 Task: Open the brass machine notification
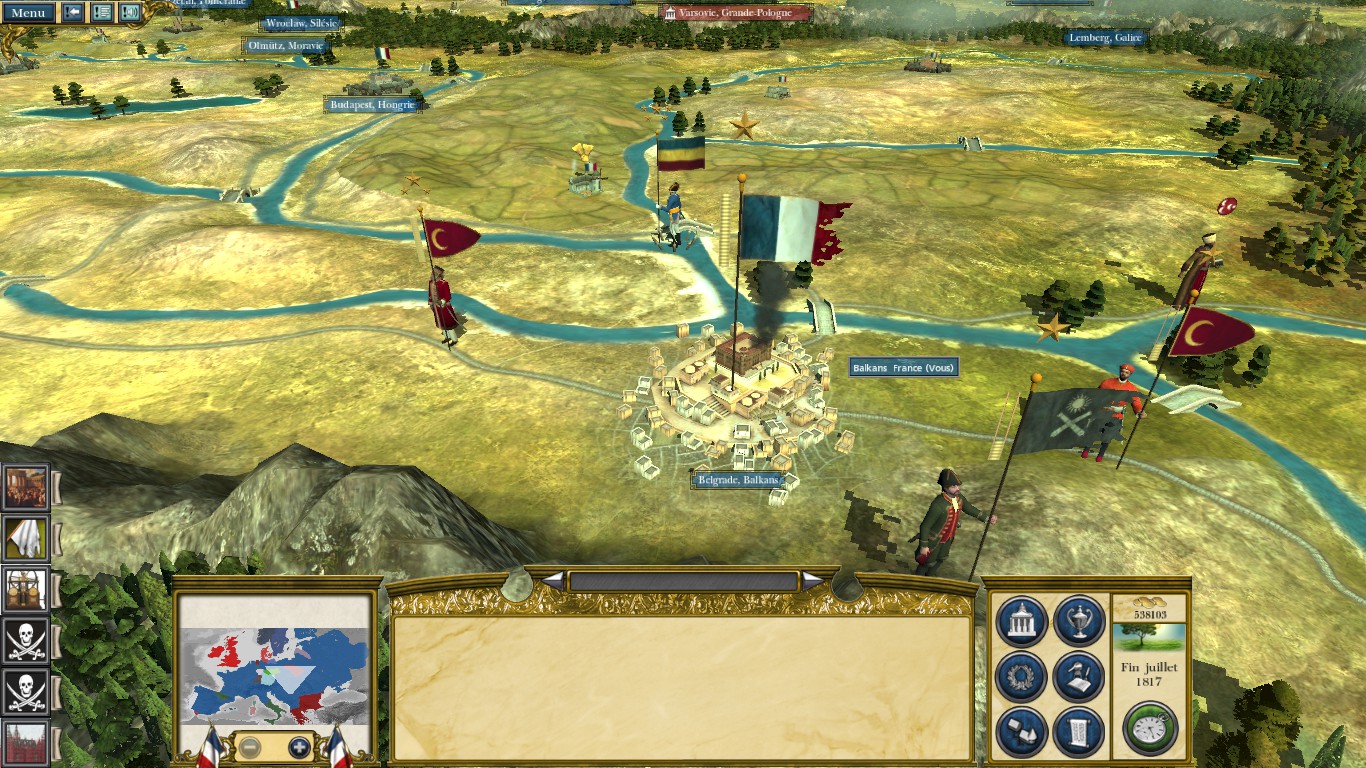tap(25, 589)
